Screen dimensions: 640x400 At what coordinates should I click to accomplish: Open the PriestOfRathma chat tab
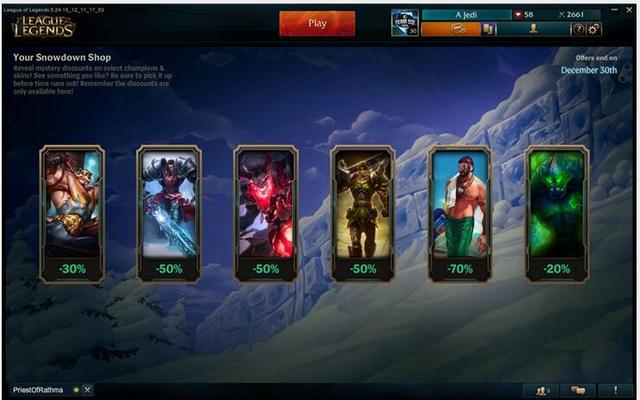40,389
